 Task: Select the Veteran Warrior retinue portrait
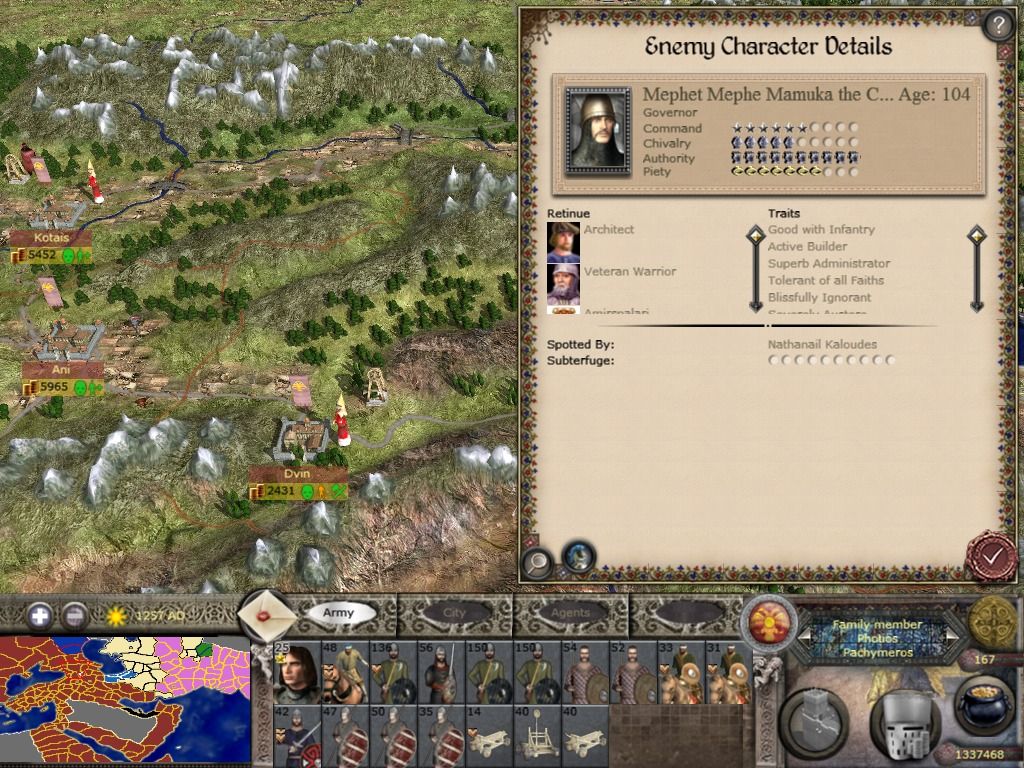tap(563, 284)
